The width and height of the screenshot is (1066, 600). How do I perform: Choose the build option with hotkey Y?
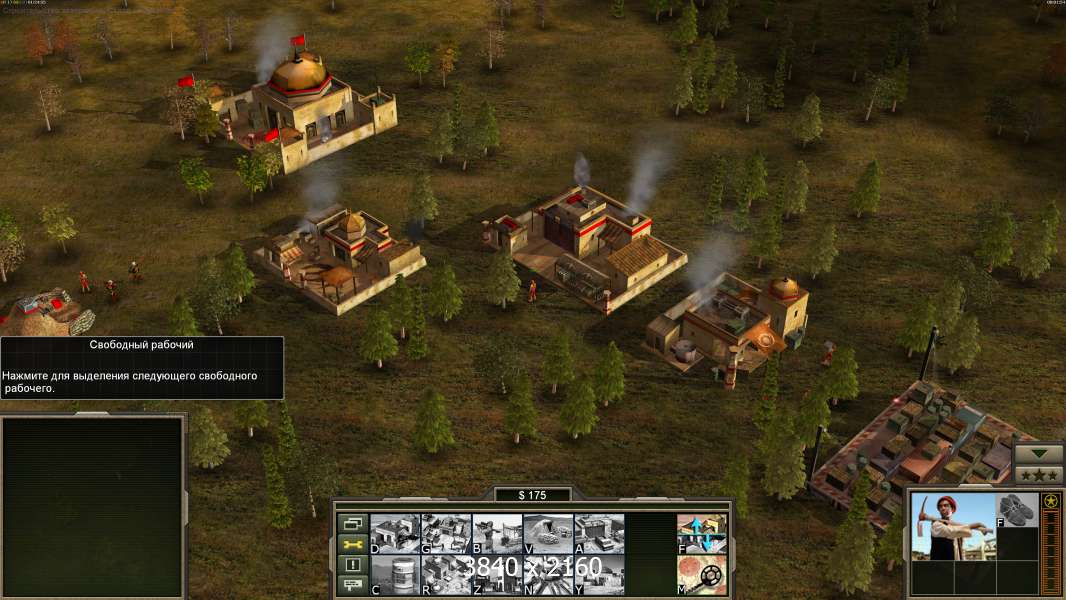coord(599,574)
